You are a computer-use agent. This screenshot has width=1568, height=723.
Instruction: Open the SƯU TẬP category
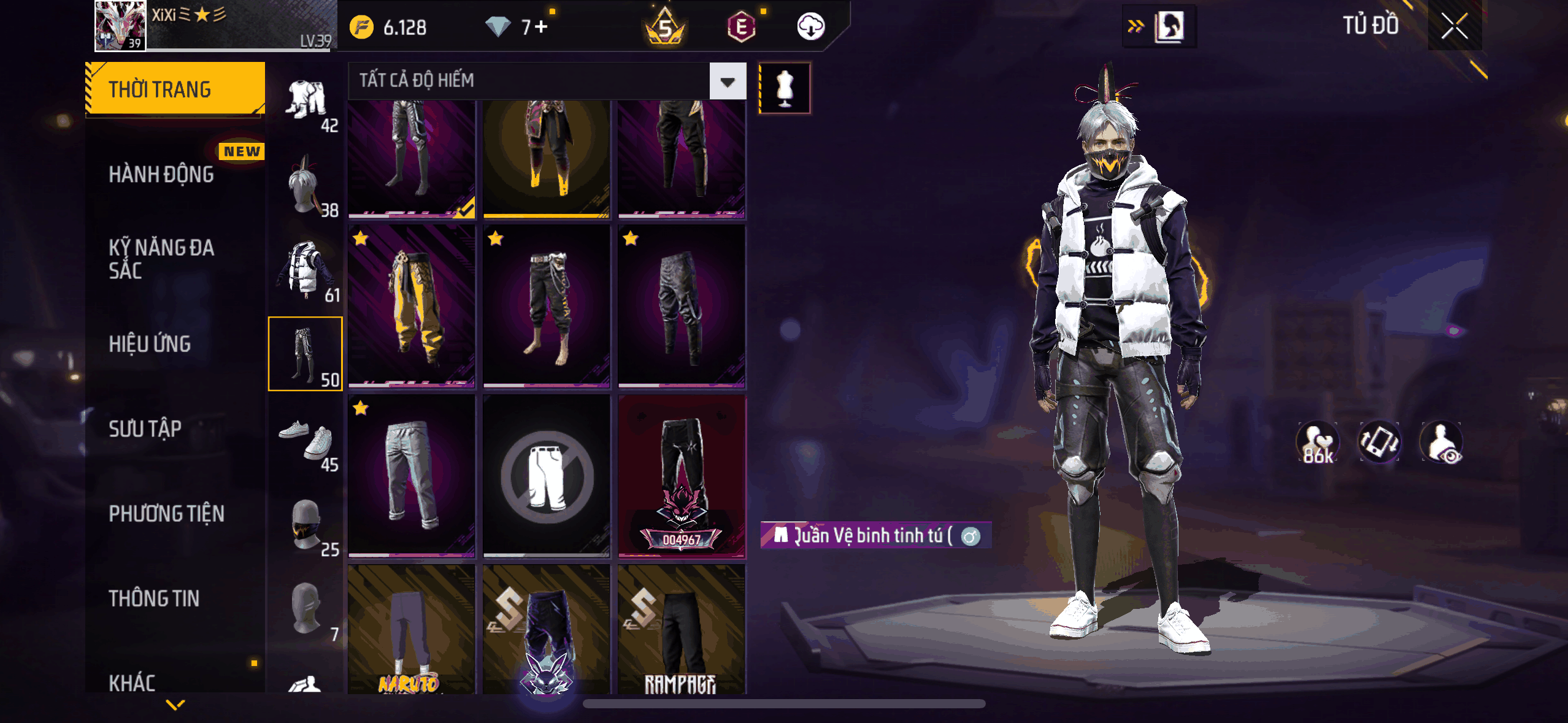click(x=145, y=429)
